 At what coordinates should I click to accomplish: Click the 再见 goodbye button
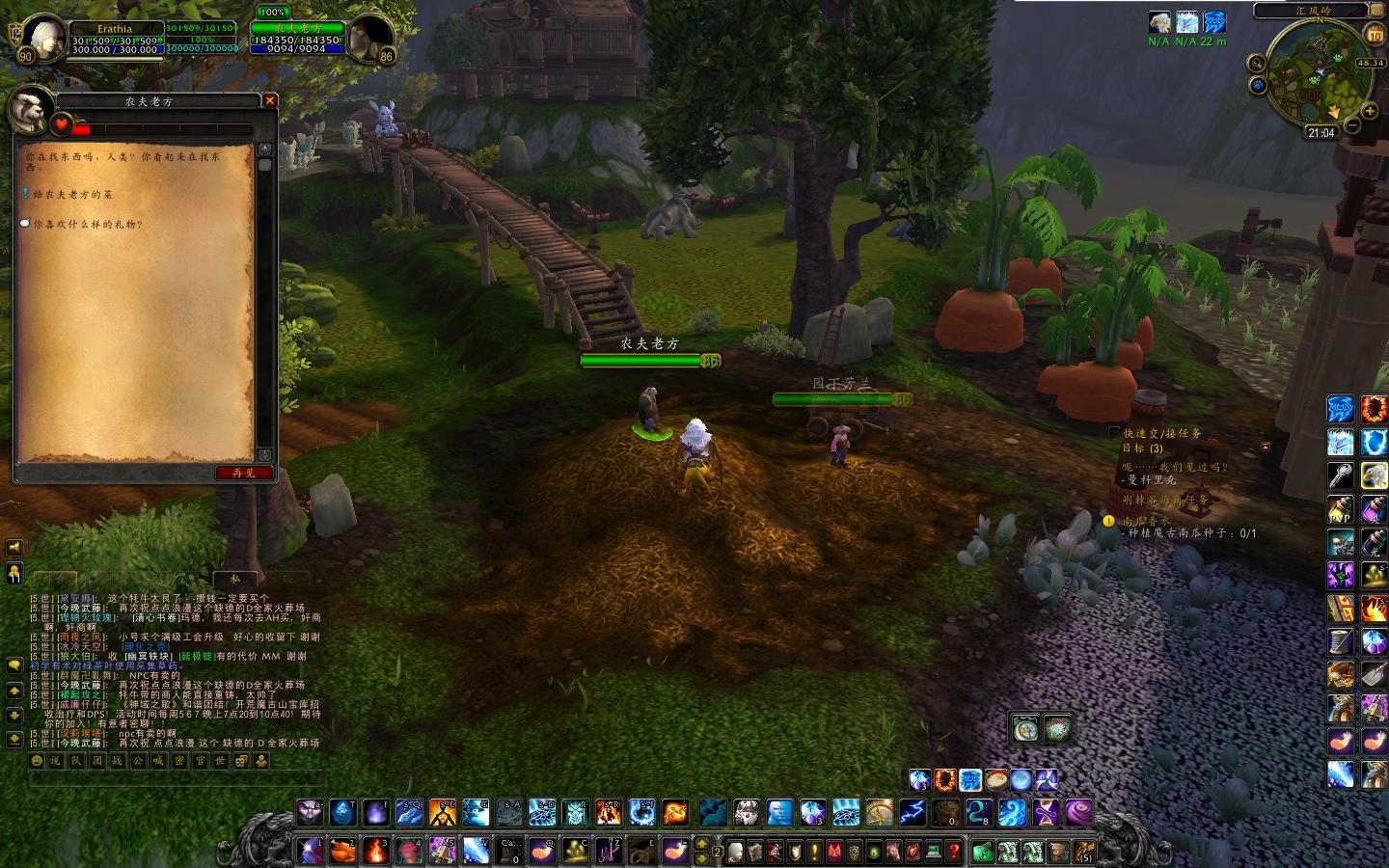(244, 473)
